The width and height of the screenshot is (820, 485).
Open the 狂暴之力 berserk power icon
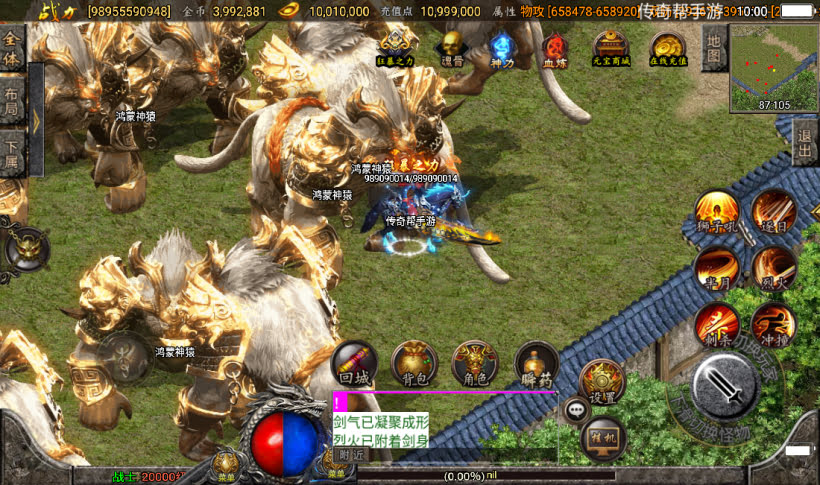point(397,46)
